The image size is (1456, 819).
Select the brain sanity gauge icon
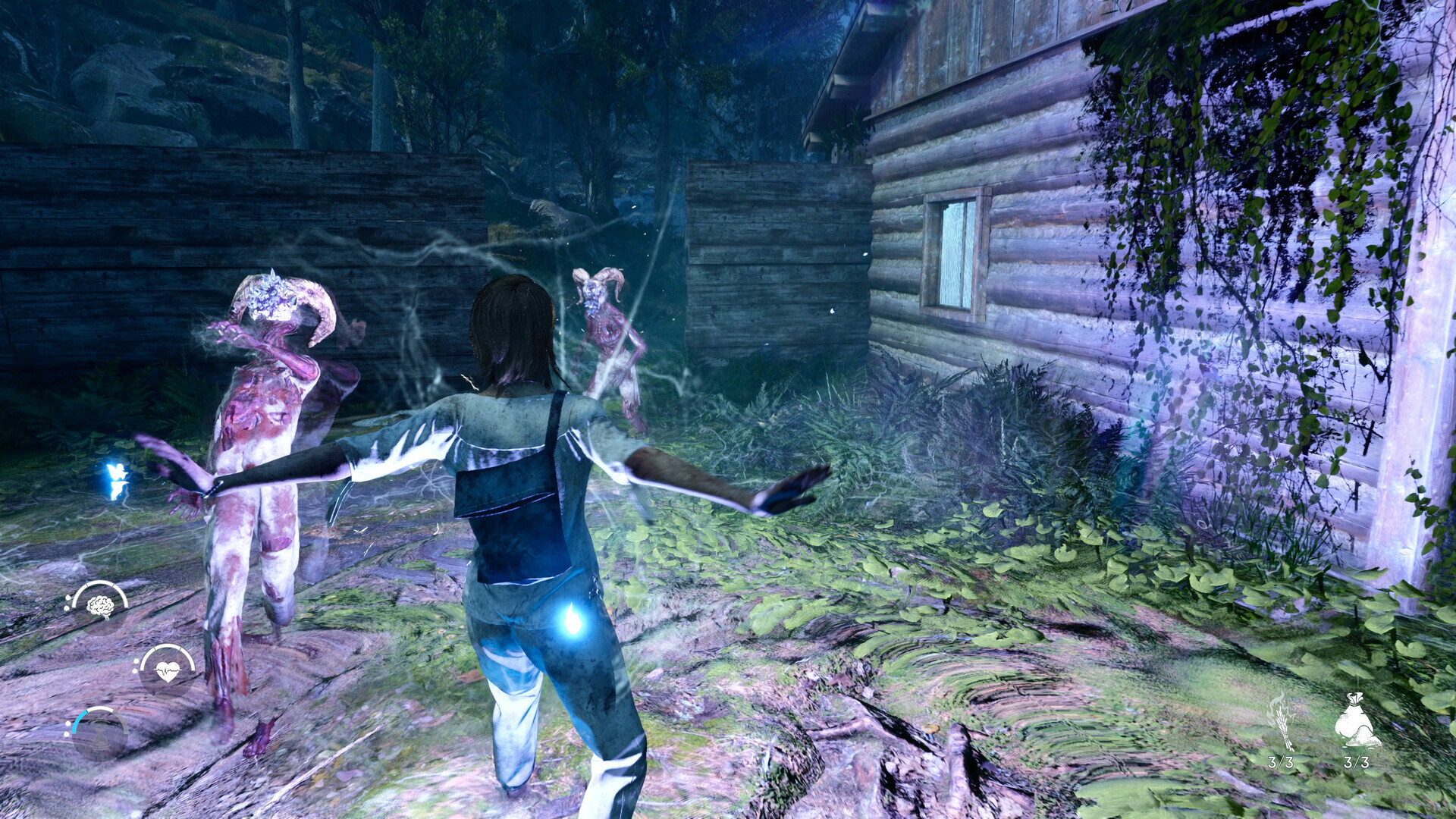101,607
